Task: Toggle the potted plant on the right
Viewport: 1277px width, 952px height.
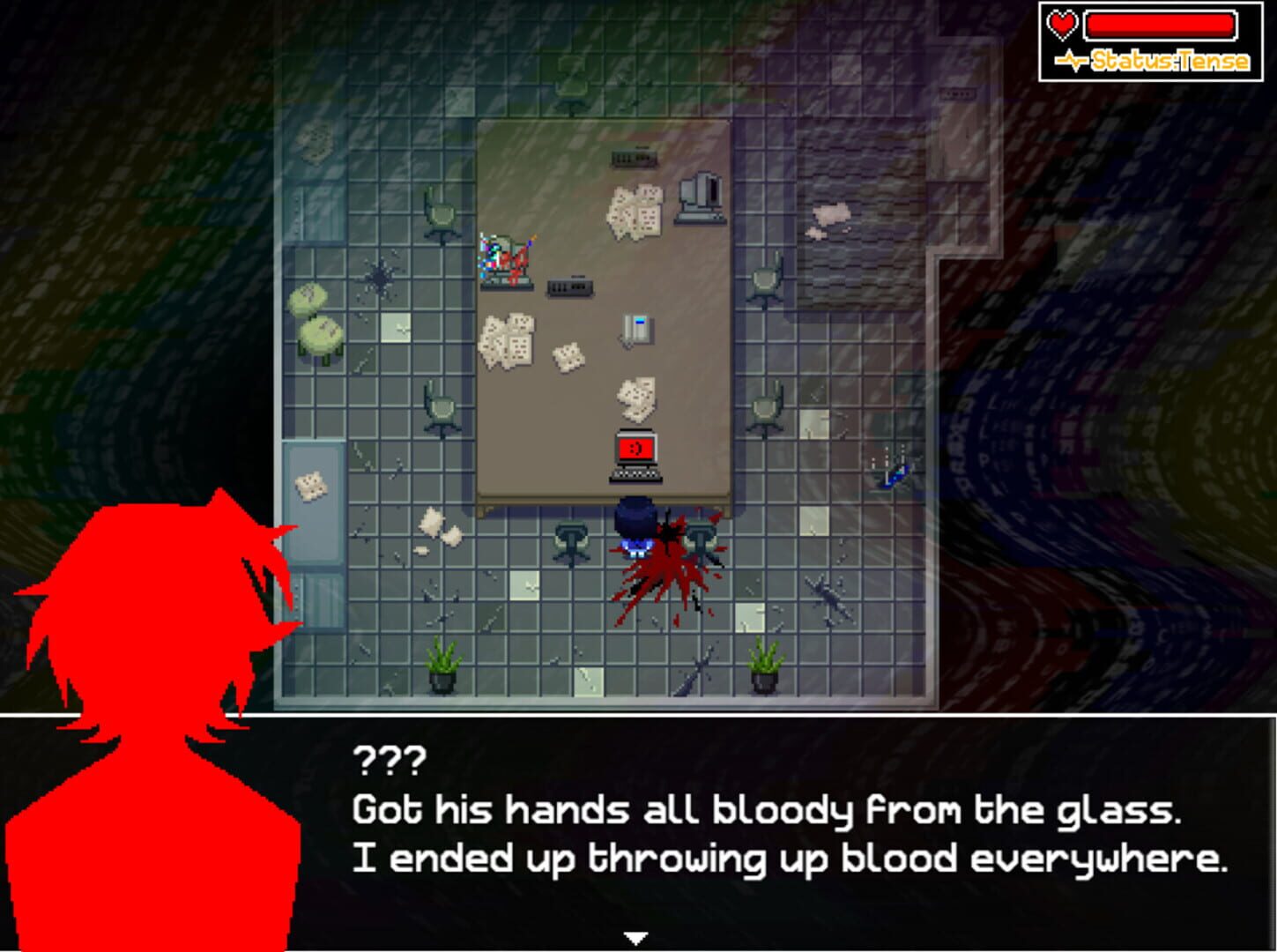Action: [765, 666]
